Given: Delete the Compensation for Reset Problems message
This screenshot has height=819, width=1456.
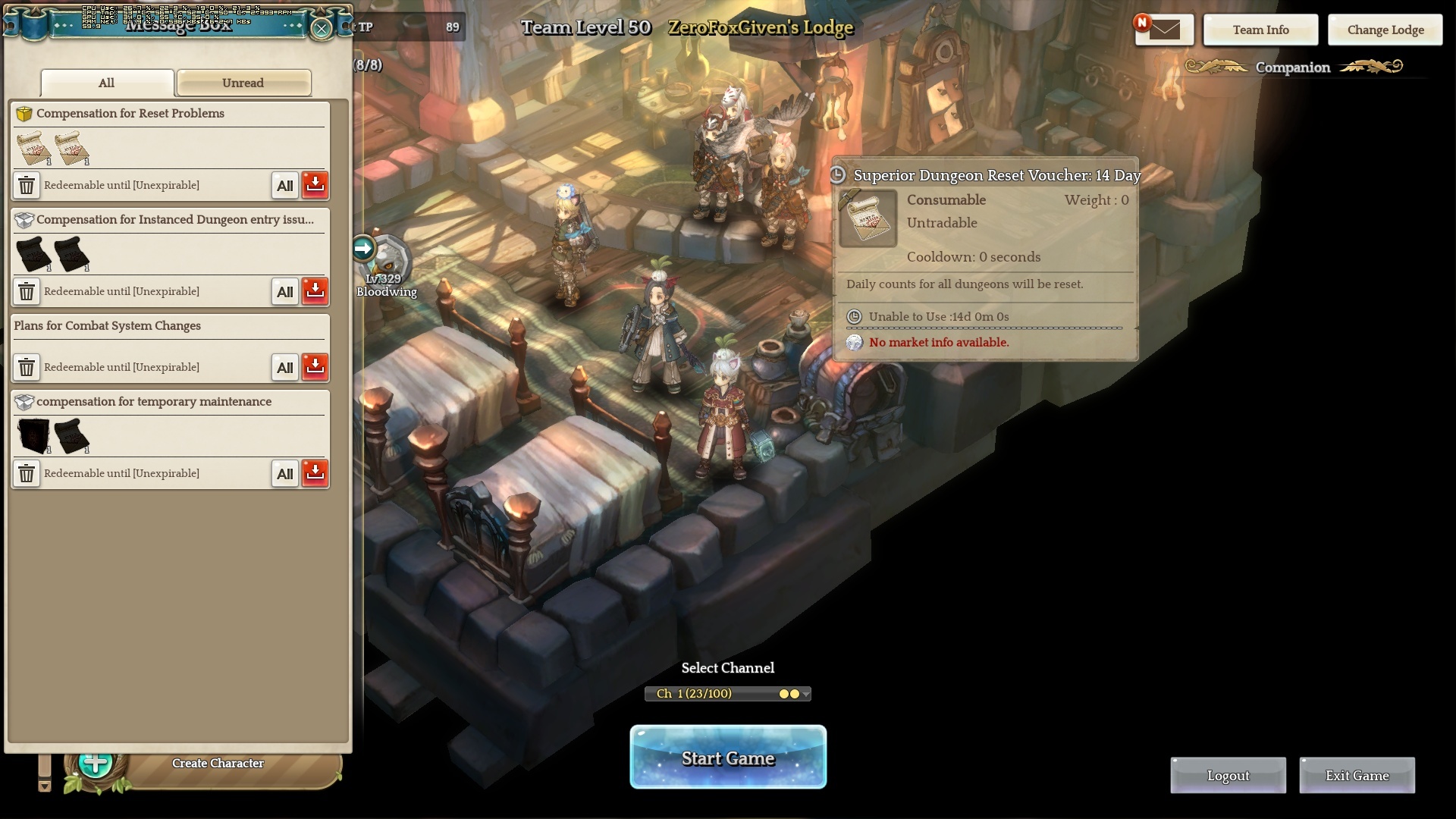Looking at the screenshot, I should pos(27,185).
